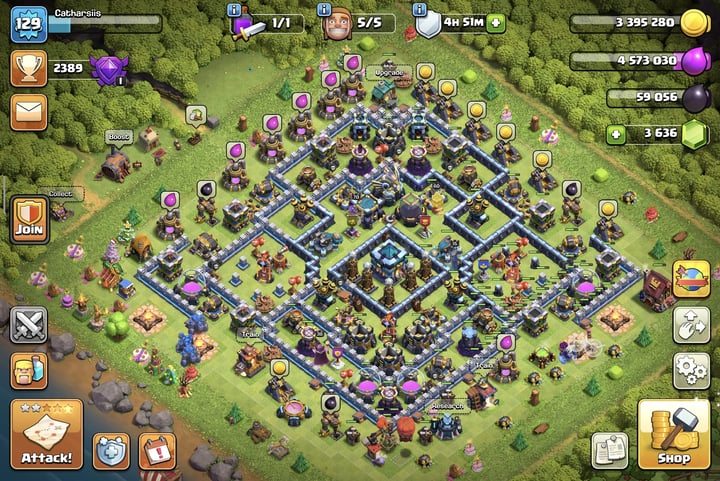The image size is (720, 481).
Task: Tap the Join clan shield button
Action: 30,219
